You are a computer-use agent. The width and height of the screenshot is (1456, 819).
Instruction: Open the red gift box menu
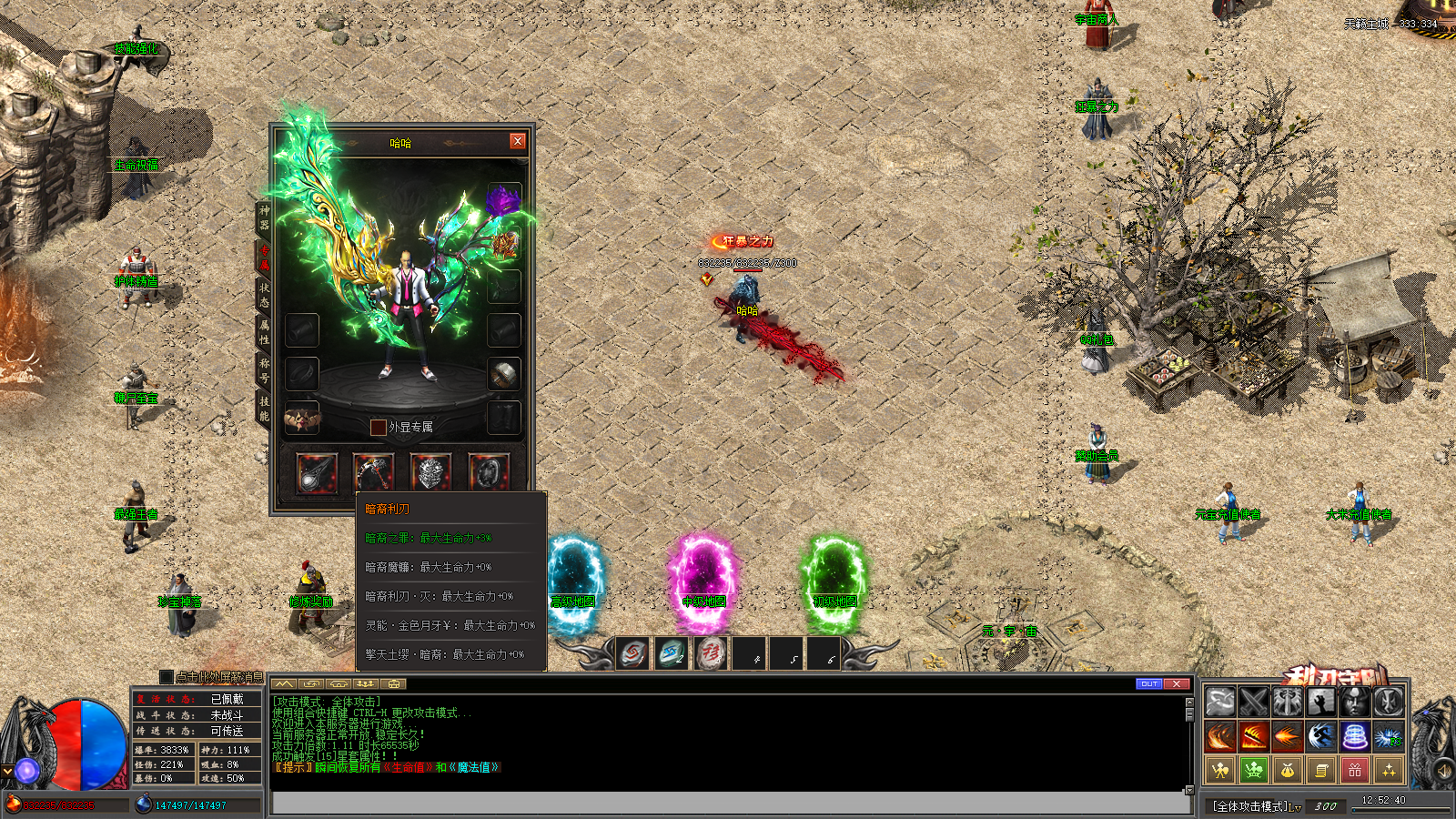(x=1354, y=771)
